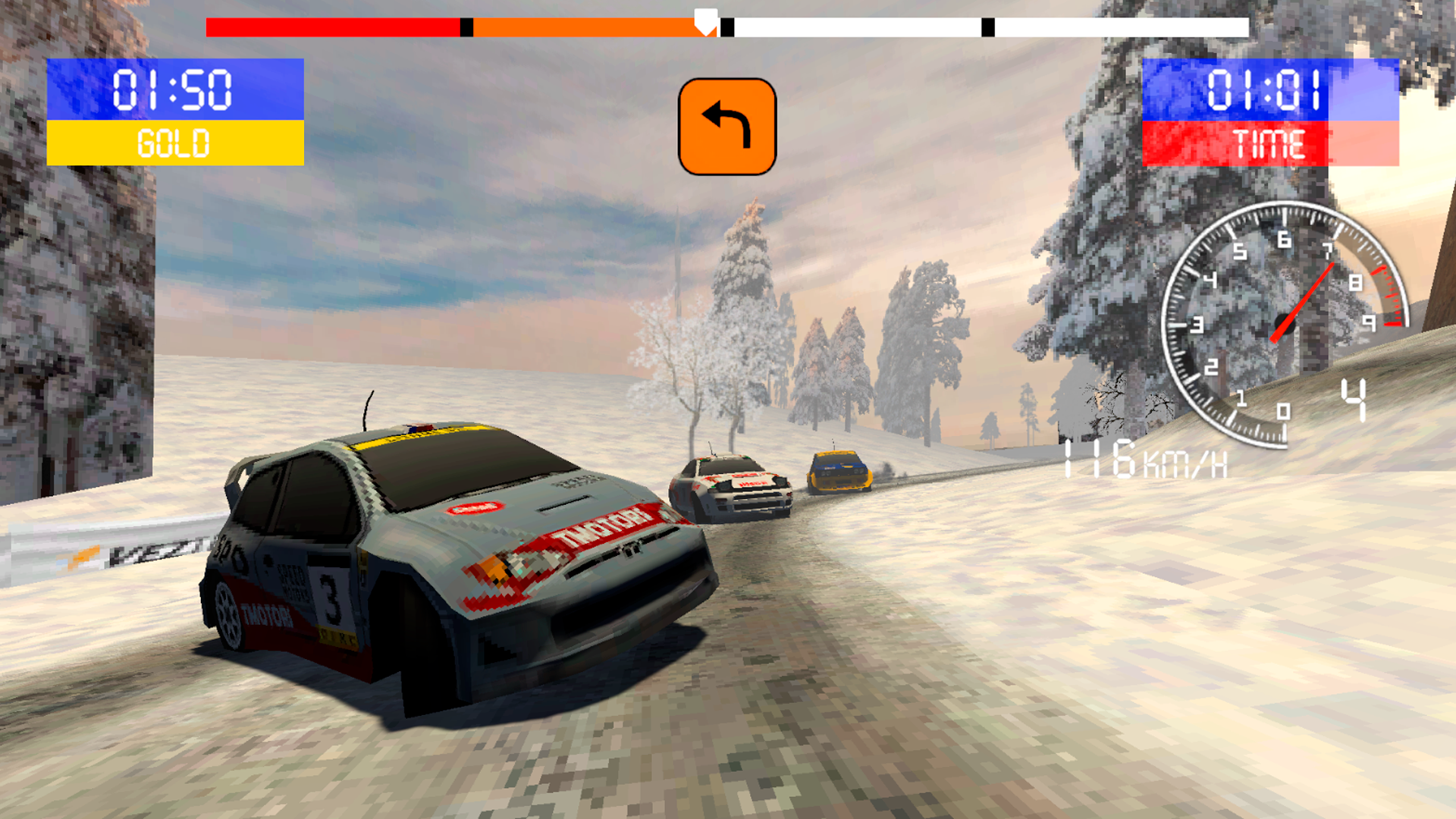Click the rightmost black checkpoint marker
The height and width of the screenshot is (819, 1456).
tap(987, 27)
